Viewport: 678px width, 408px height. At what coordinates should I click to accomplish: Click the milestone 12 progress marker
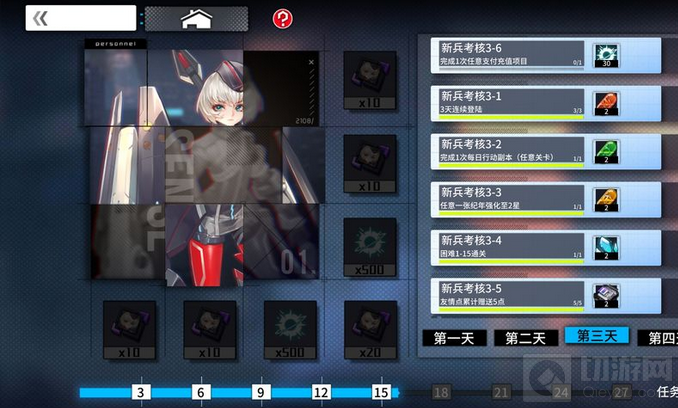point(321,394)
